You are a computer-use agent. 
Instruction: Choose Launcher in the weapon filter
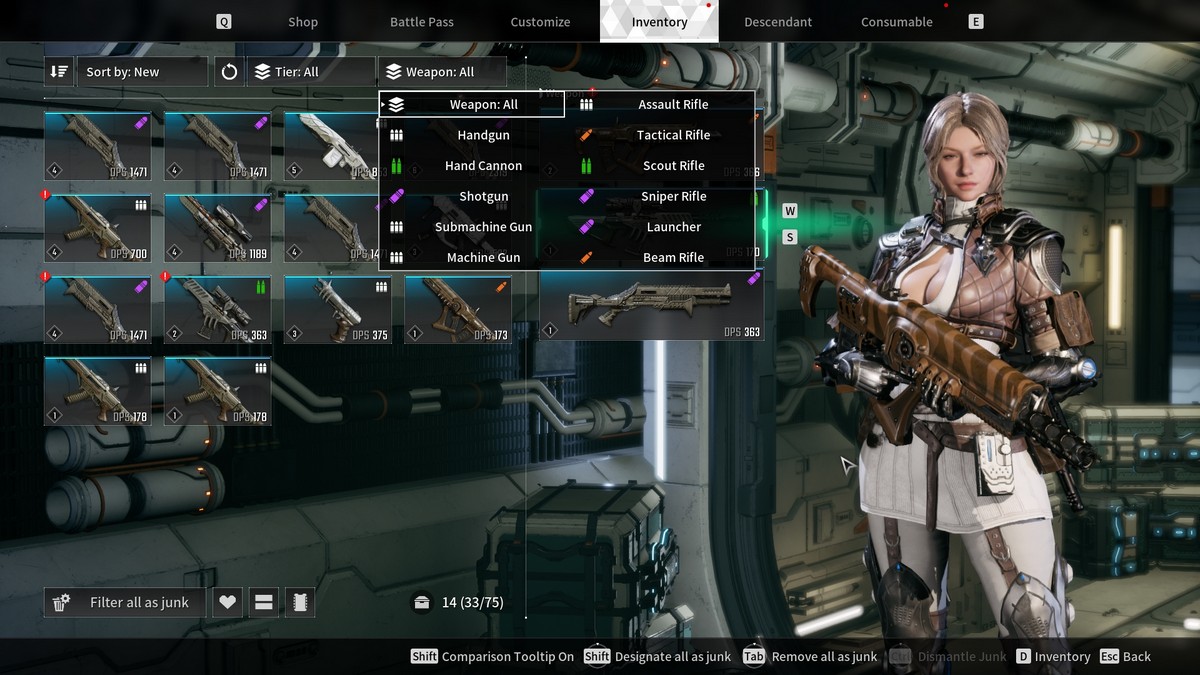(673, 227)
